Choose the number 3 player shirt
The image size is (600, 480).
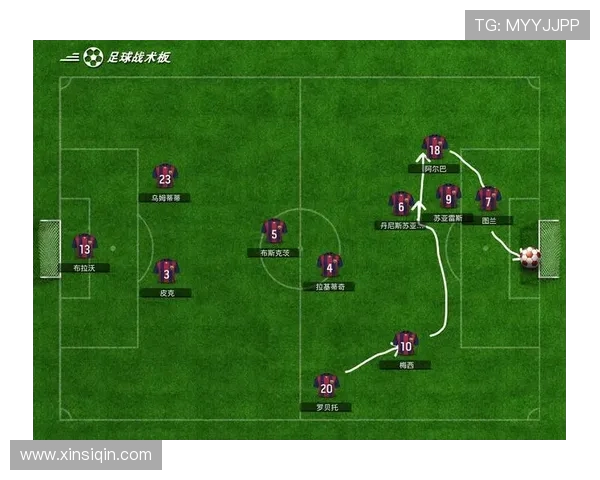pos(166,271)
